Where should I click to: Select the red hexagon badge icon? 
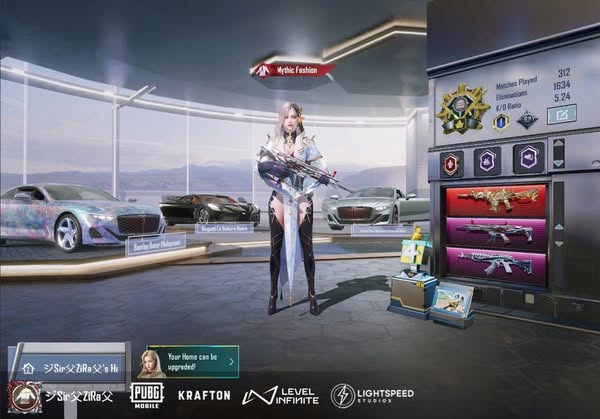(452, 160)
